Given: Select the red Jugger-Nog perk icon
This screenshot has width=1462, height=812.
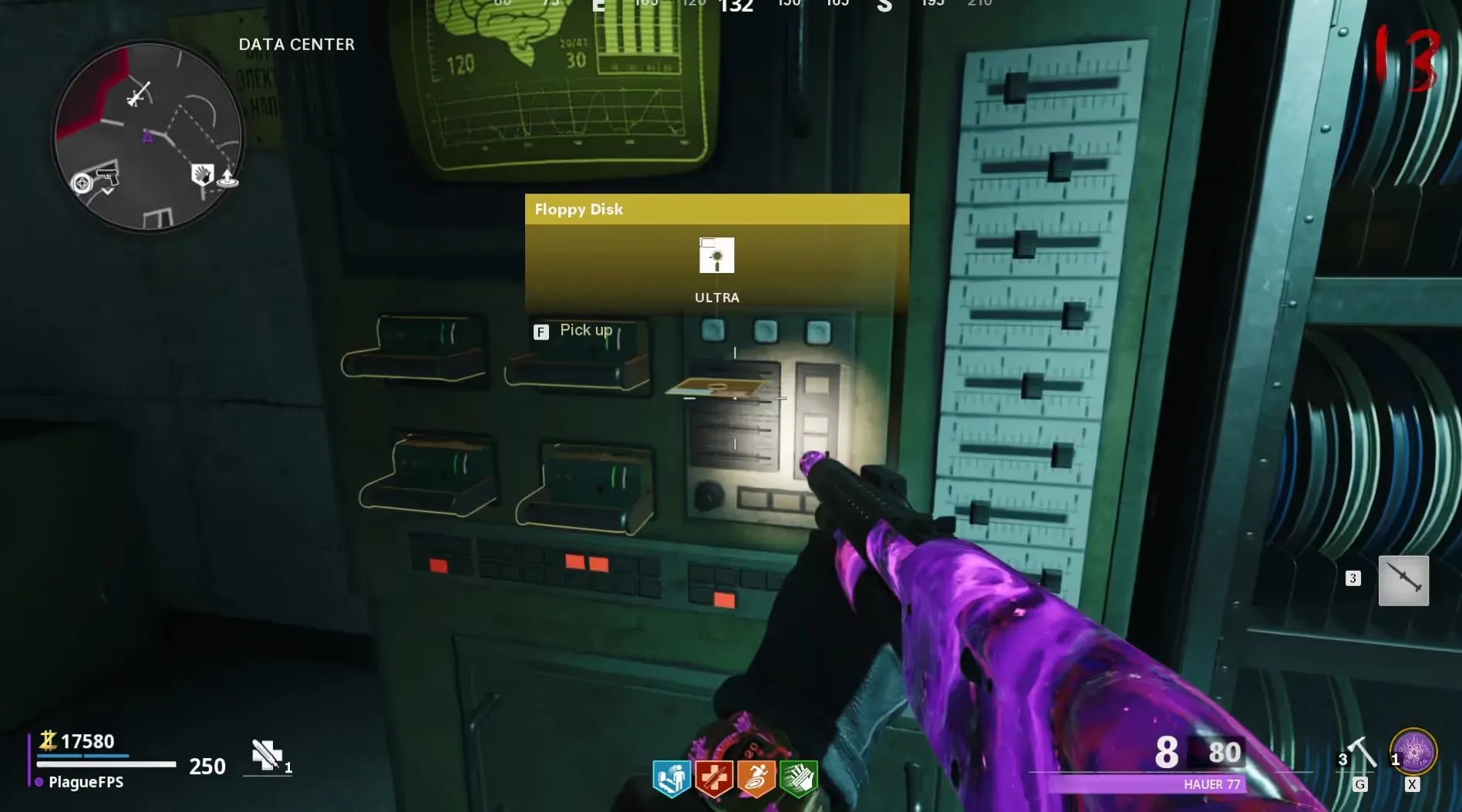Looking at the screenshot, I should [714, 778].
